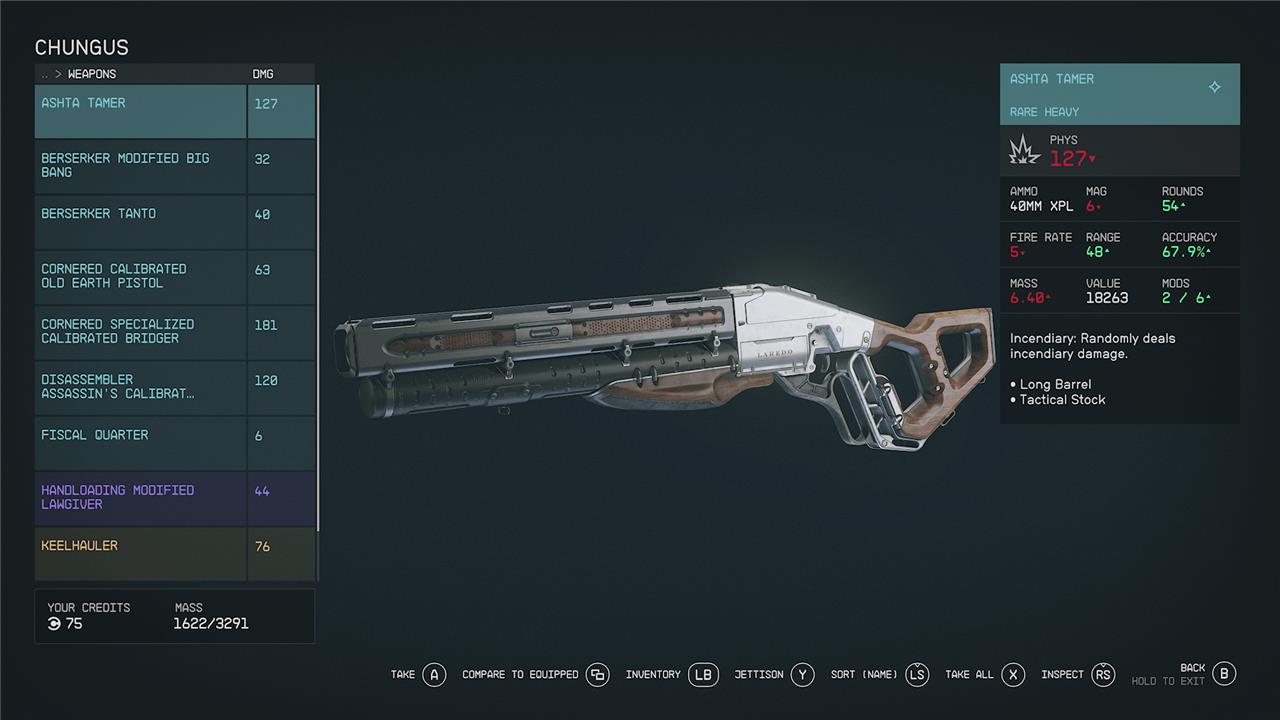Pick the Handloading Modified Lawgiver row
1280x720 pixels.
click(x=140, y=498)
